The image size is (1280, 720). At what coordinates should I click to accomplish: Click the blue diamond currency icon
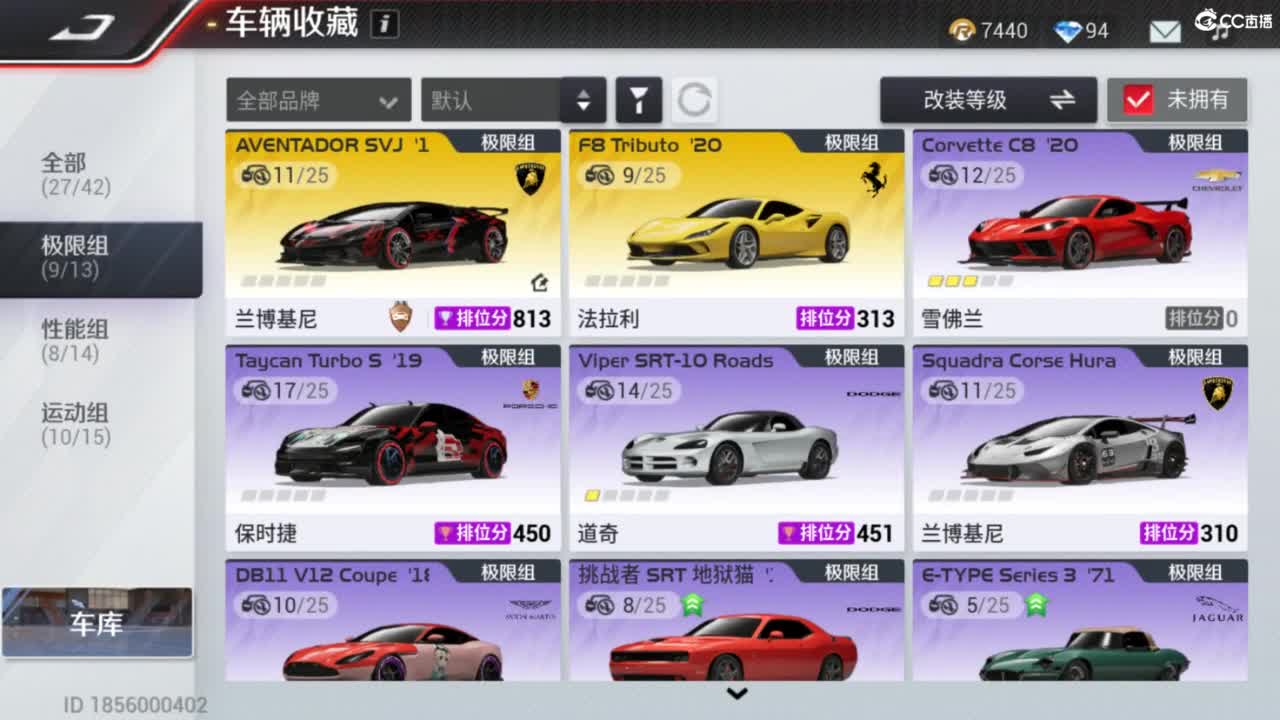click(x=1062, y=31)
